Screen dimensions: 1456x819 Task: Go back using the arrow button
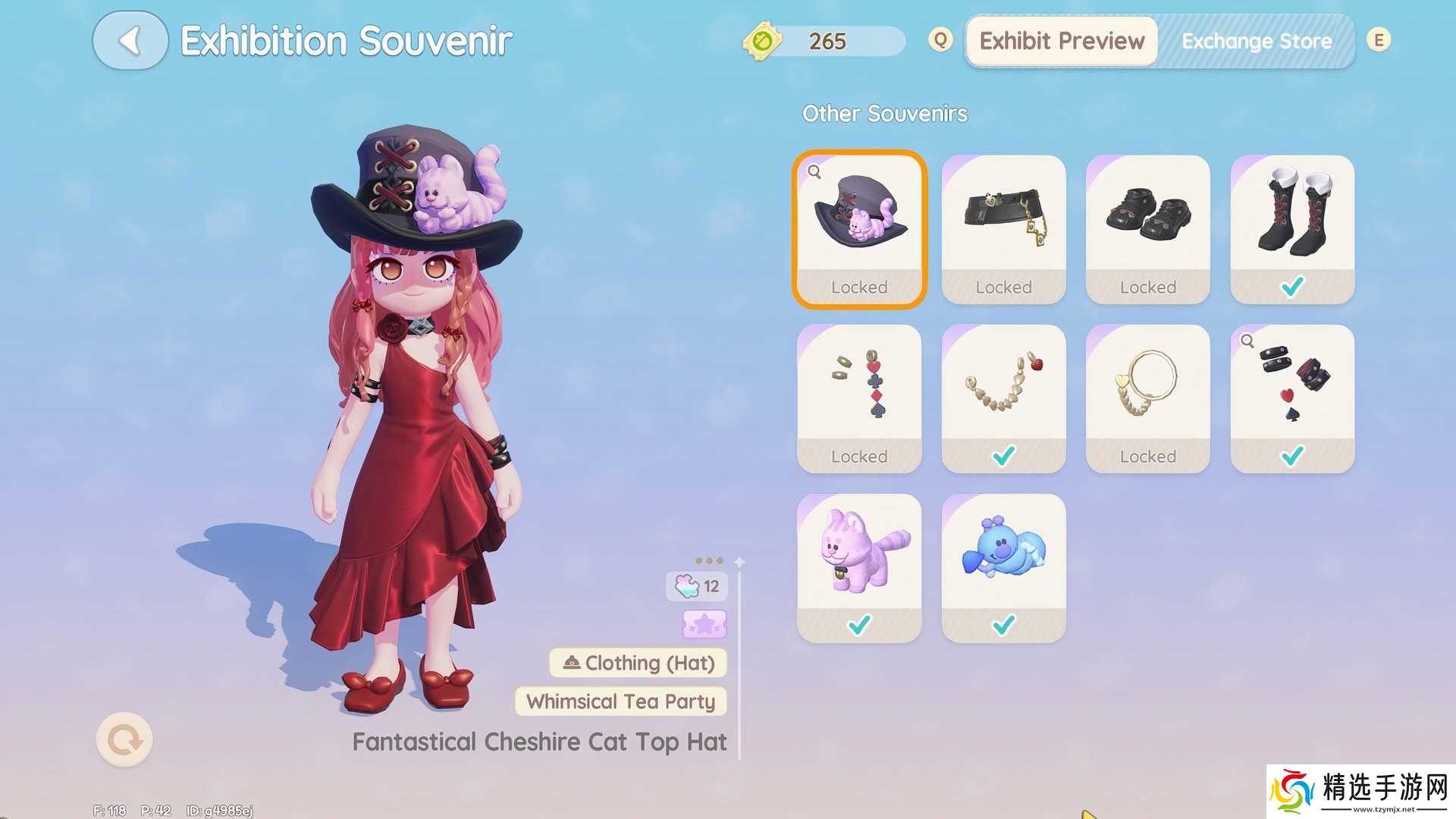130,41
